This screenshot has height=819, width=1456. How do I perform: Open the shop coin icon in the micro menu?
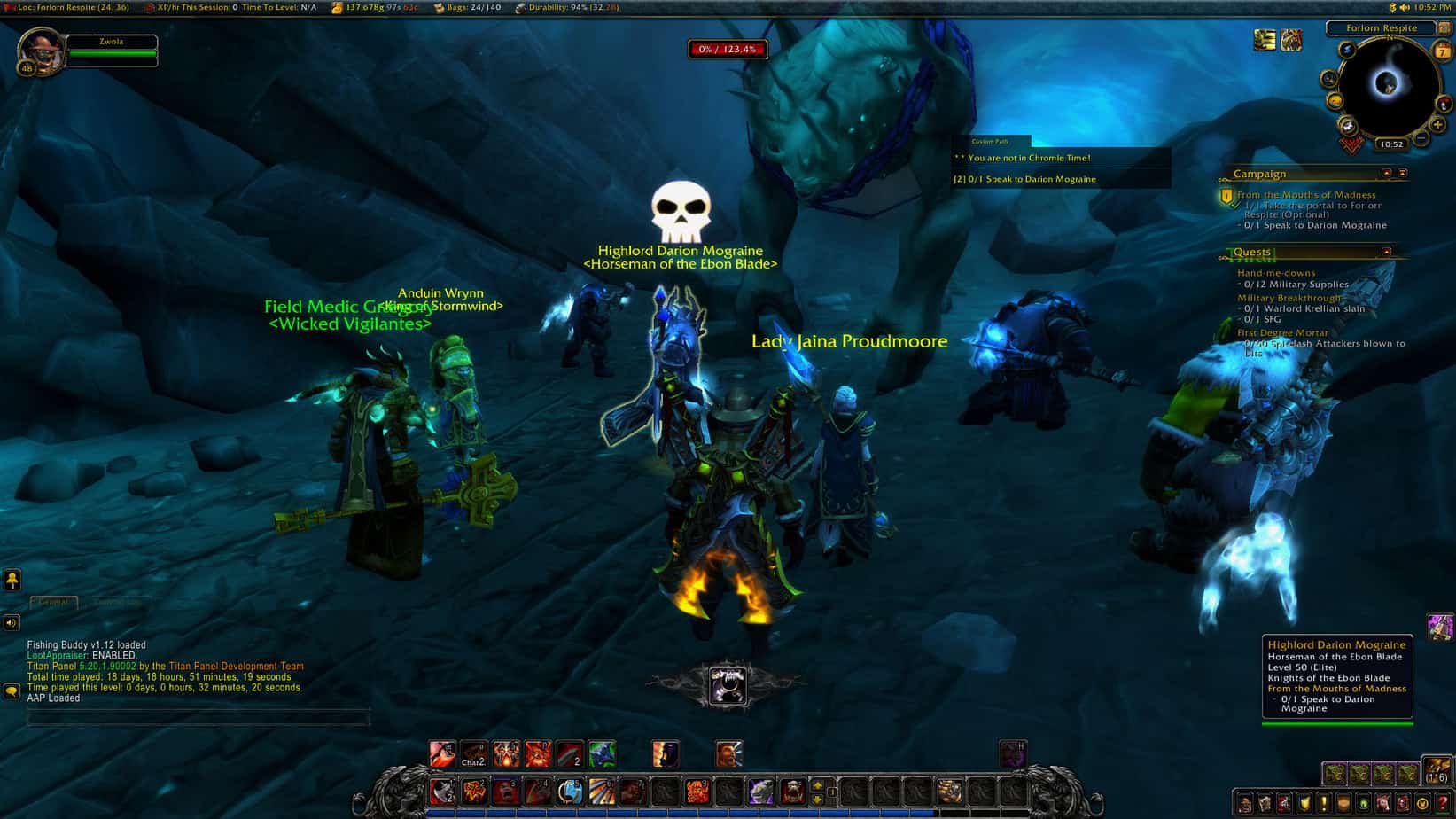(x=1425, y=804)
